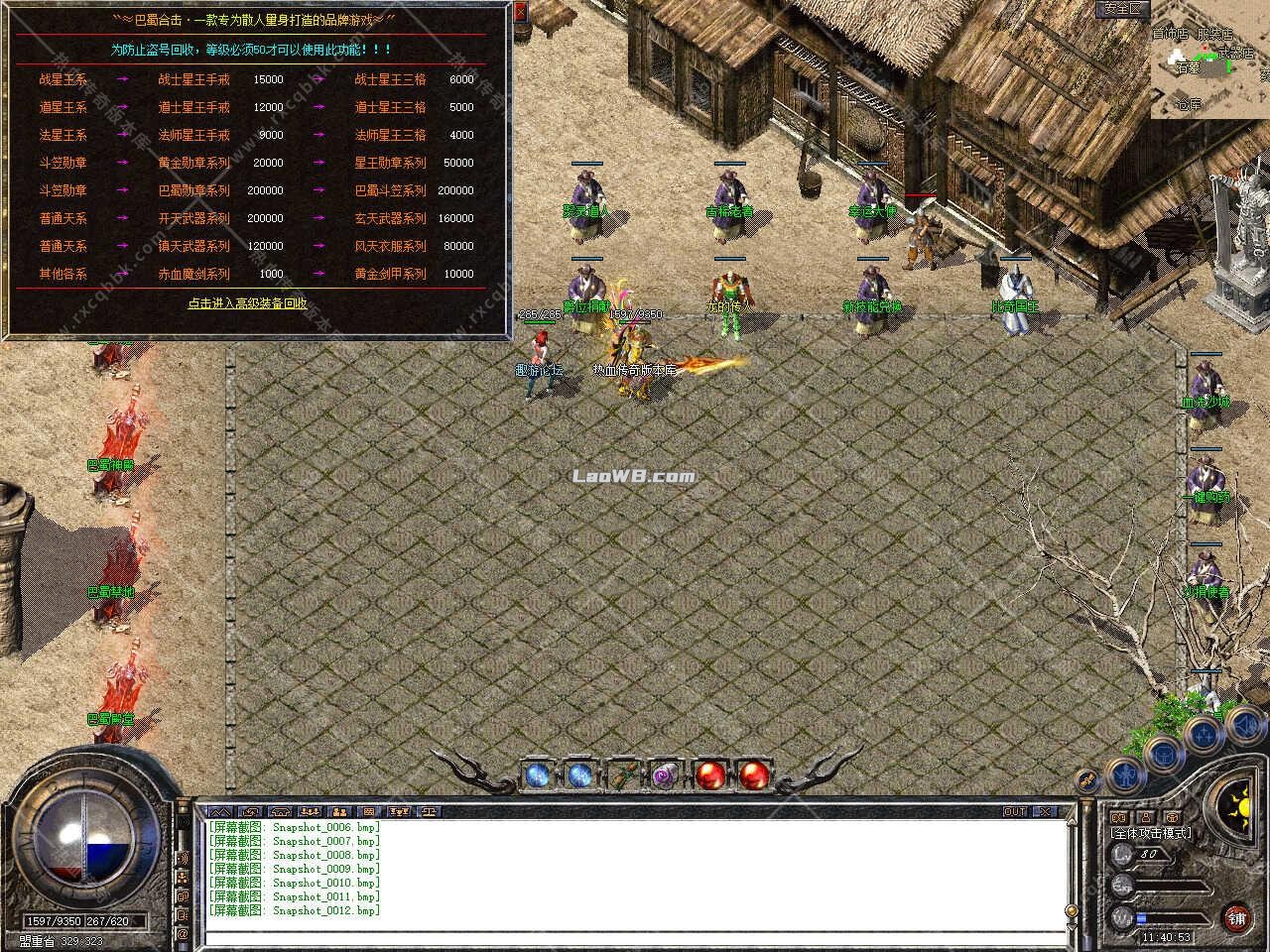
Task: Use the purple scroll hotbar item
Action: (664, 774)
